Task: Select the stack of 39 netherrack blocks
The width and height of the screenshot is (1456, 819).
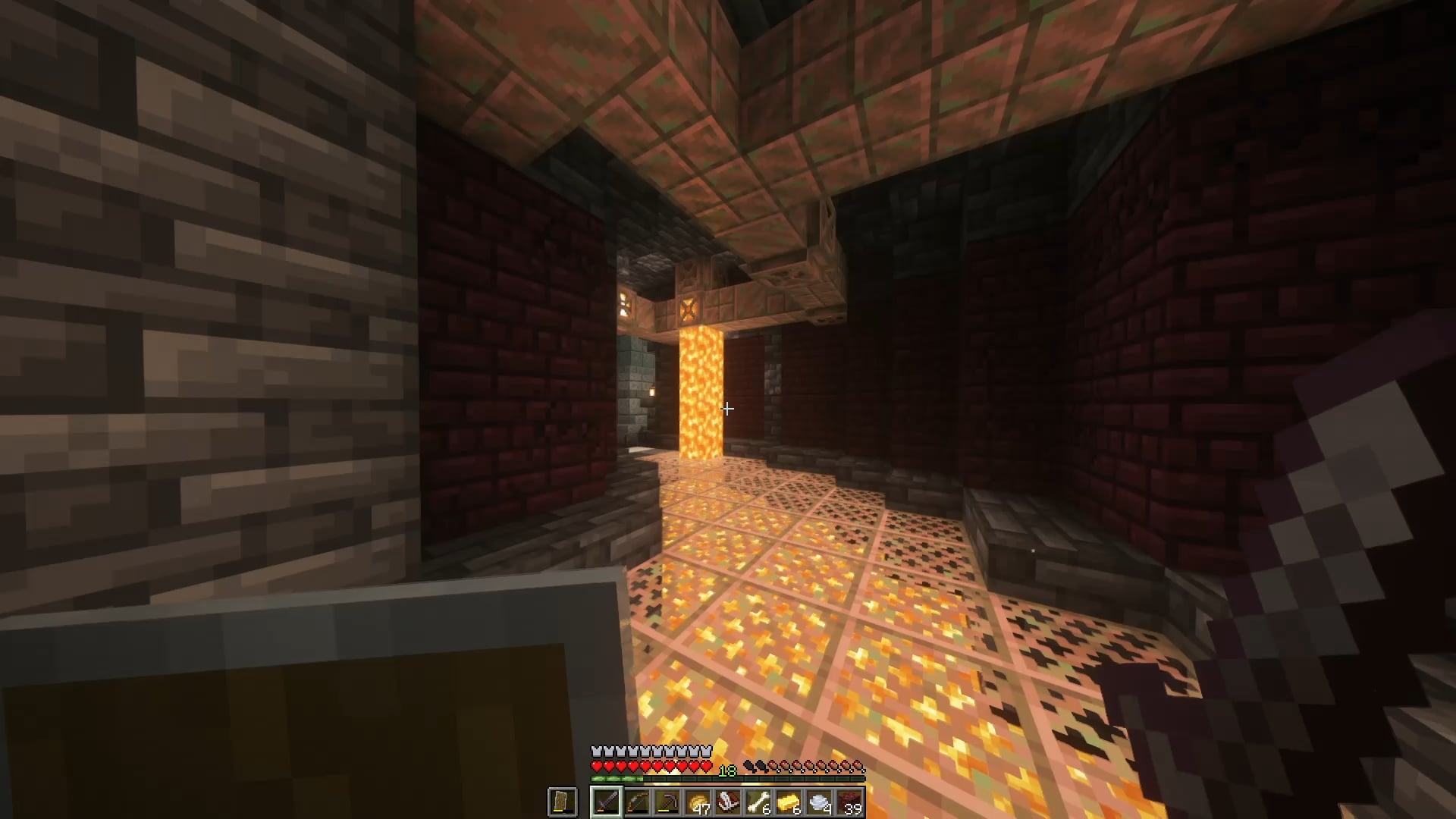Action: [851, 800]
